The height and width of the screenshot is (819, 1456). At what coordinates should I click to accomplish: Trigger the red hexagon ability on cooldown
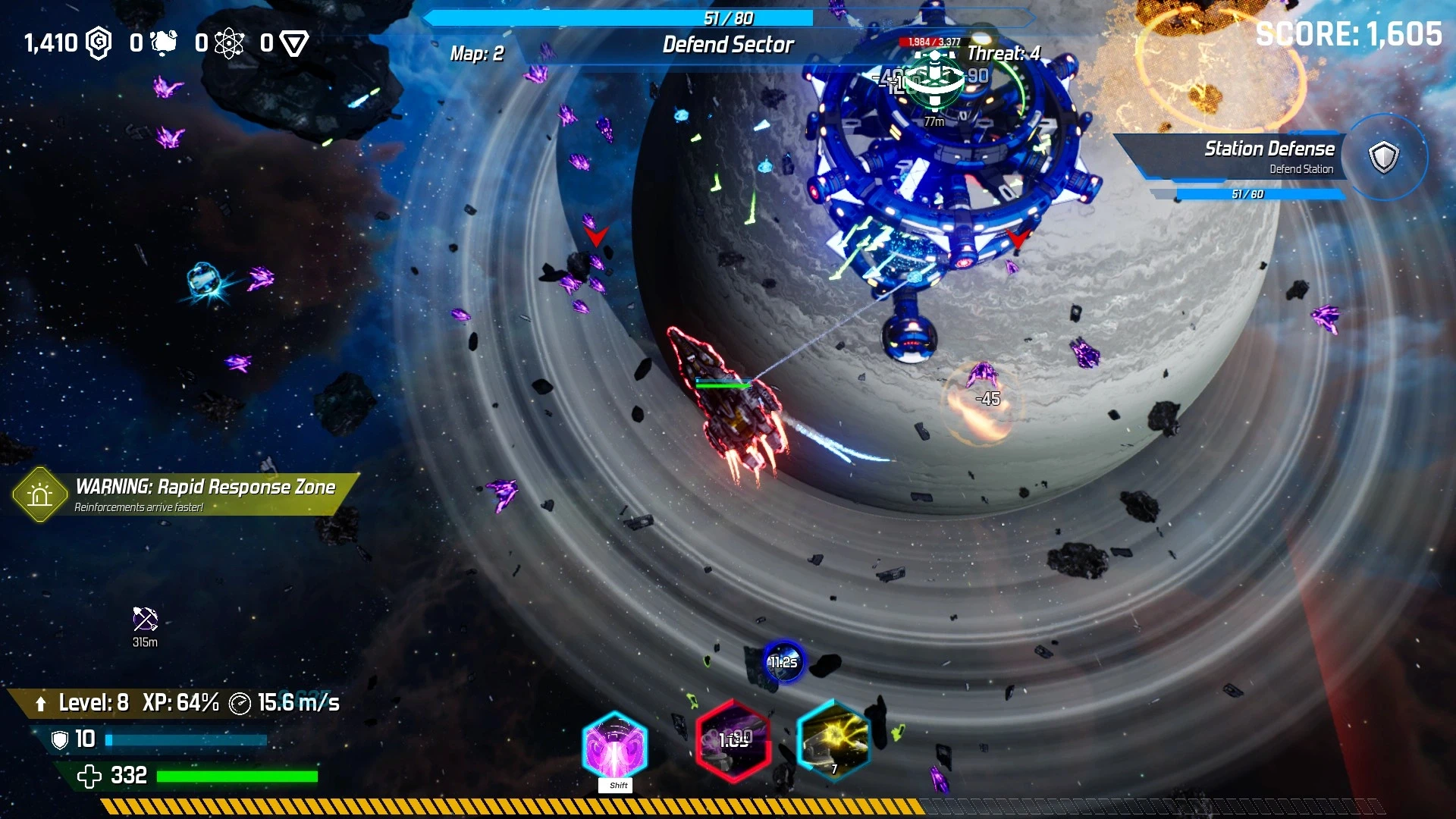(x=733, y=741)
